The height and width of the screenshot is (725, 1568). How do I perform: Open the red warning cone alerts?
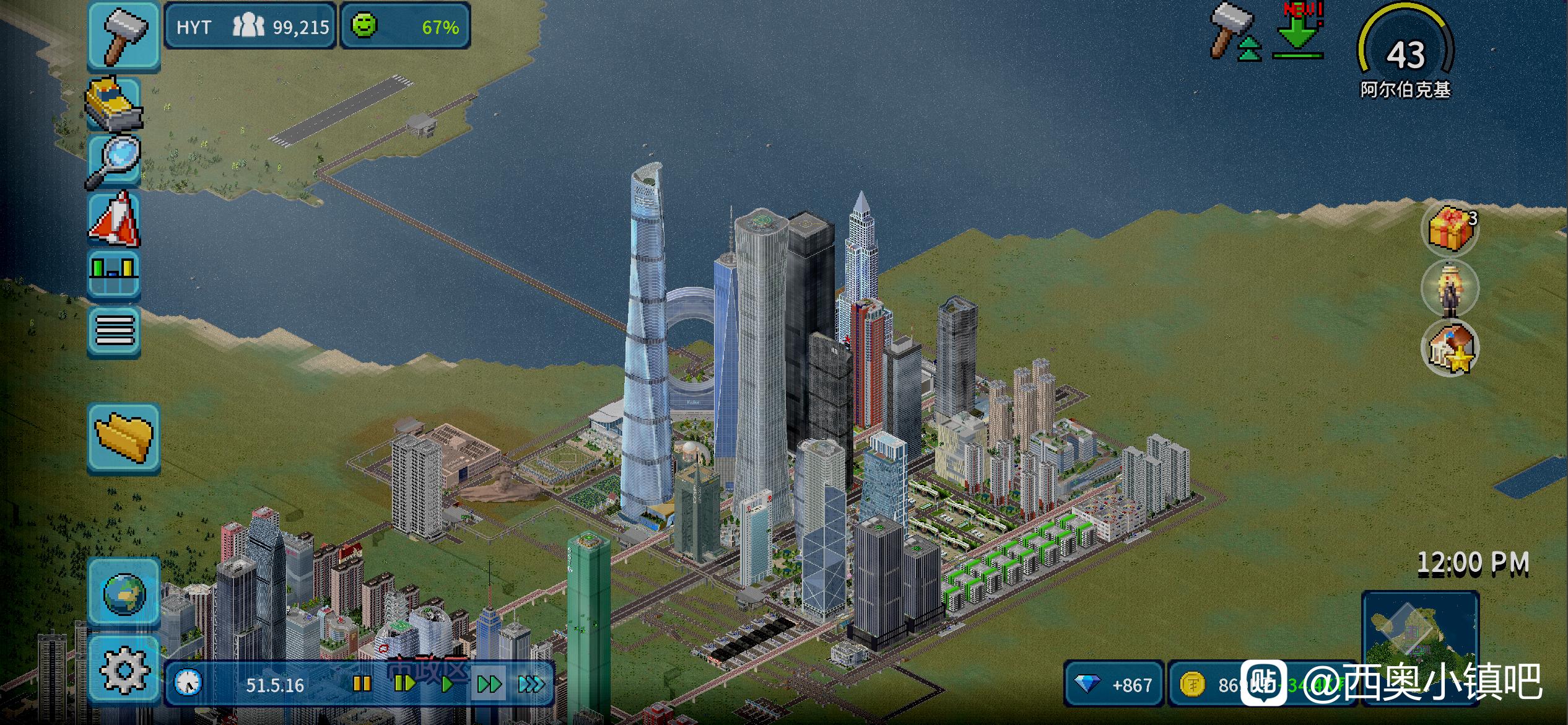point(115,218)
